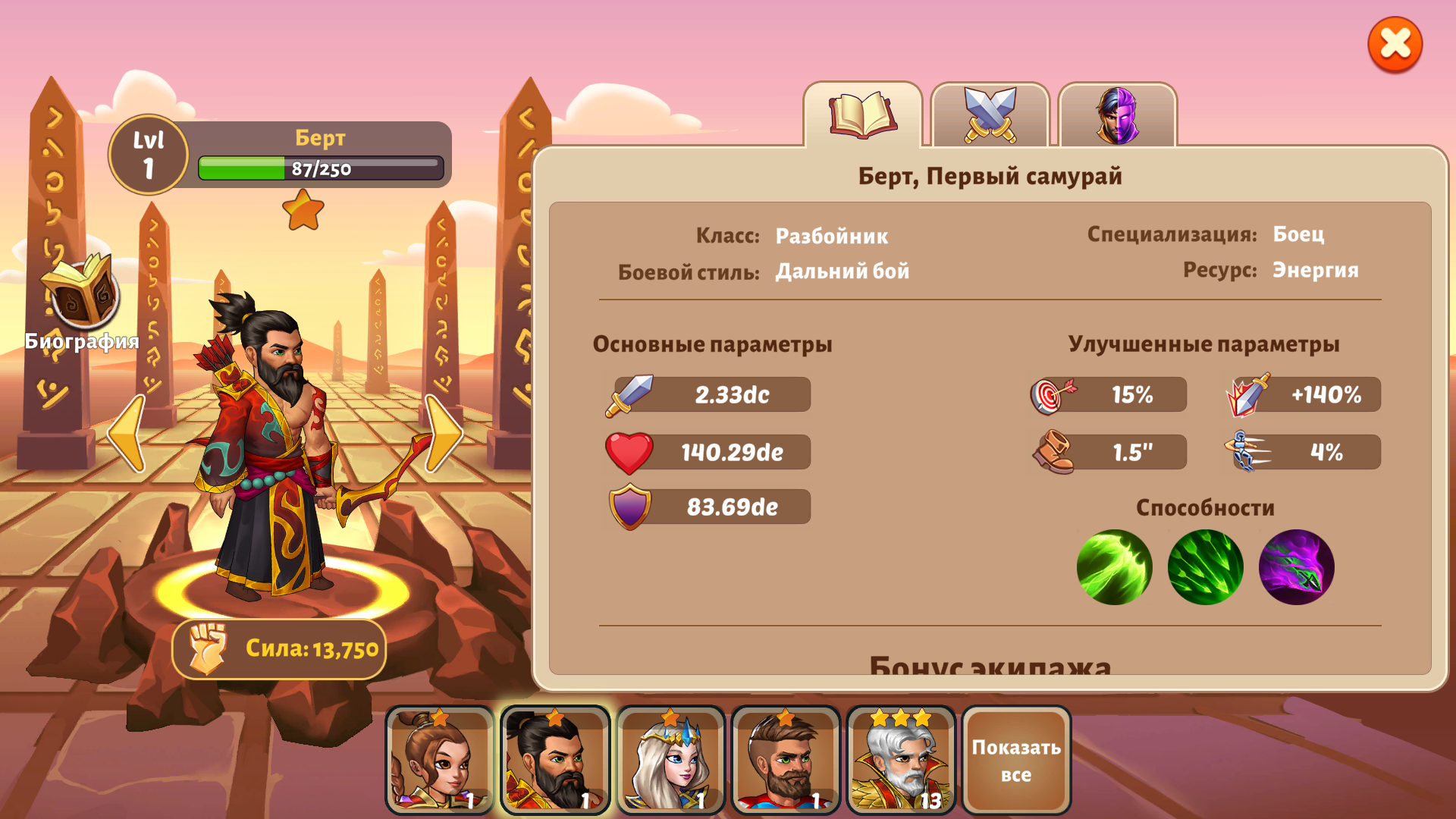
Task: Select the three-star gray-haired hero thumbnail
Action: pos(901,762)
